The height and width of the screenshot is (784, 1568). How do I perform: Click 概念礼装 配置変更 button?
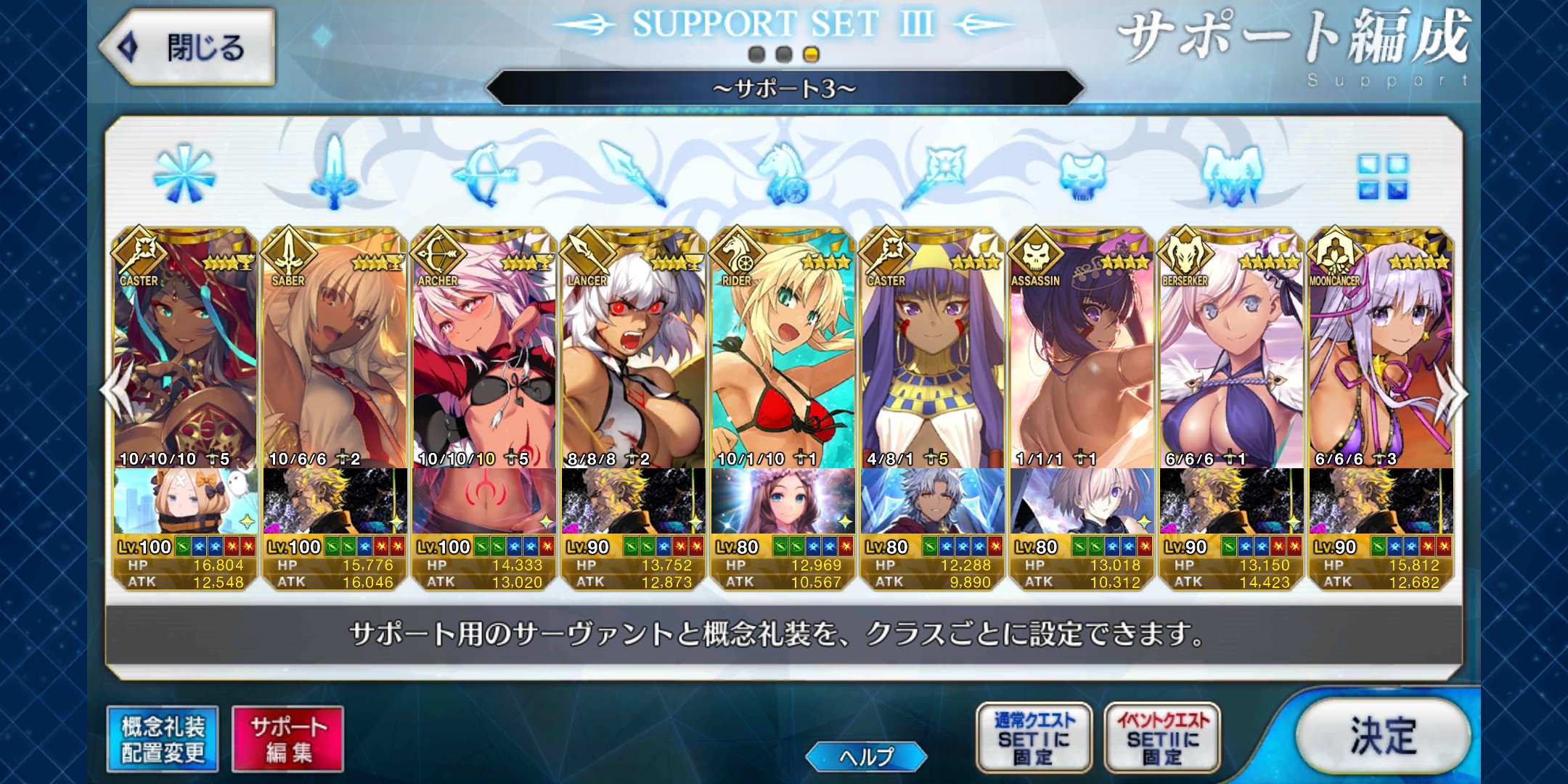coord(163,738)
